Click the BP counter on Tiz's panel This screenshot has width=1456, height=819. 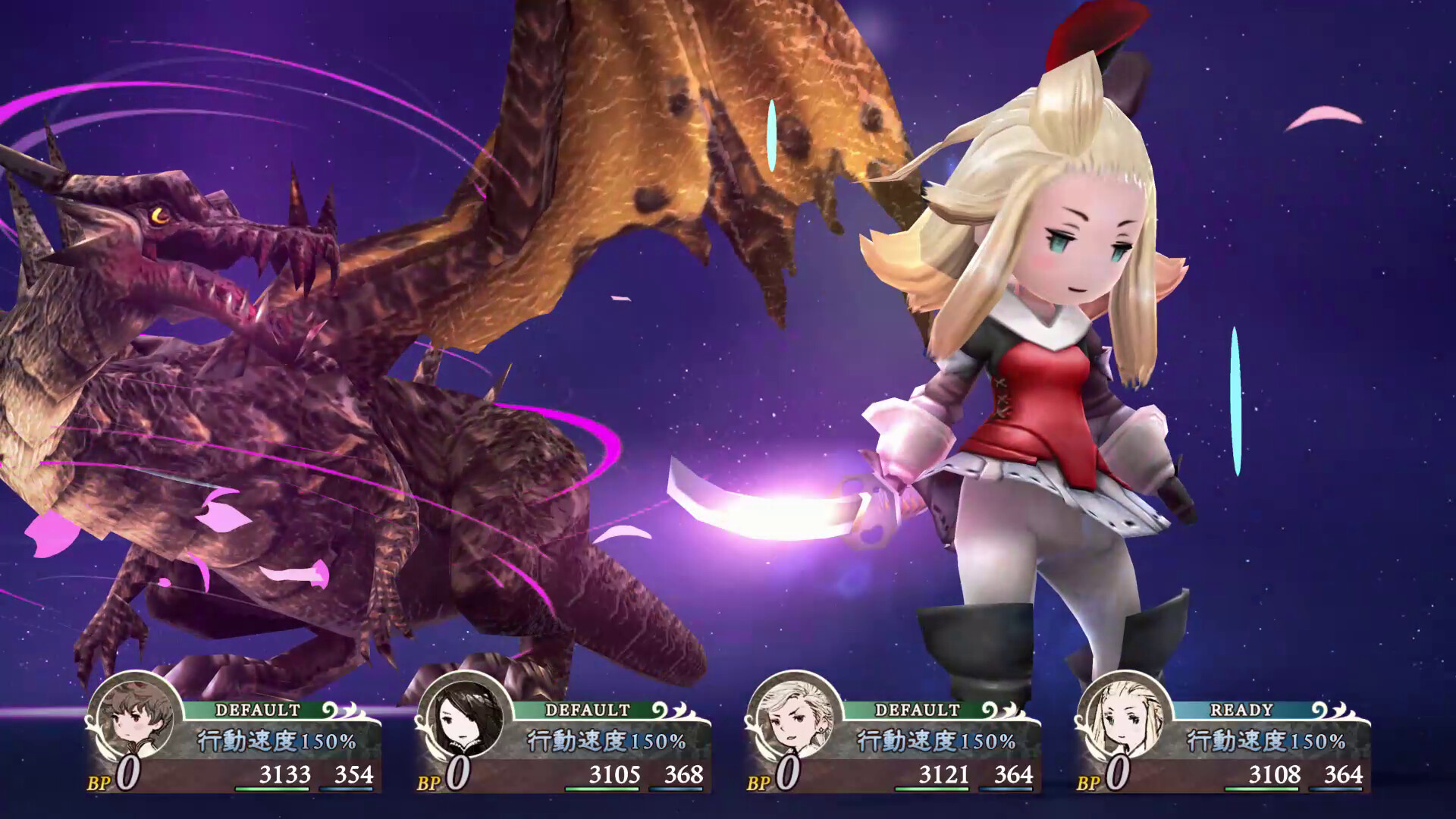pyautogui.click(x=114, y=777)
